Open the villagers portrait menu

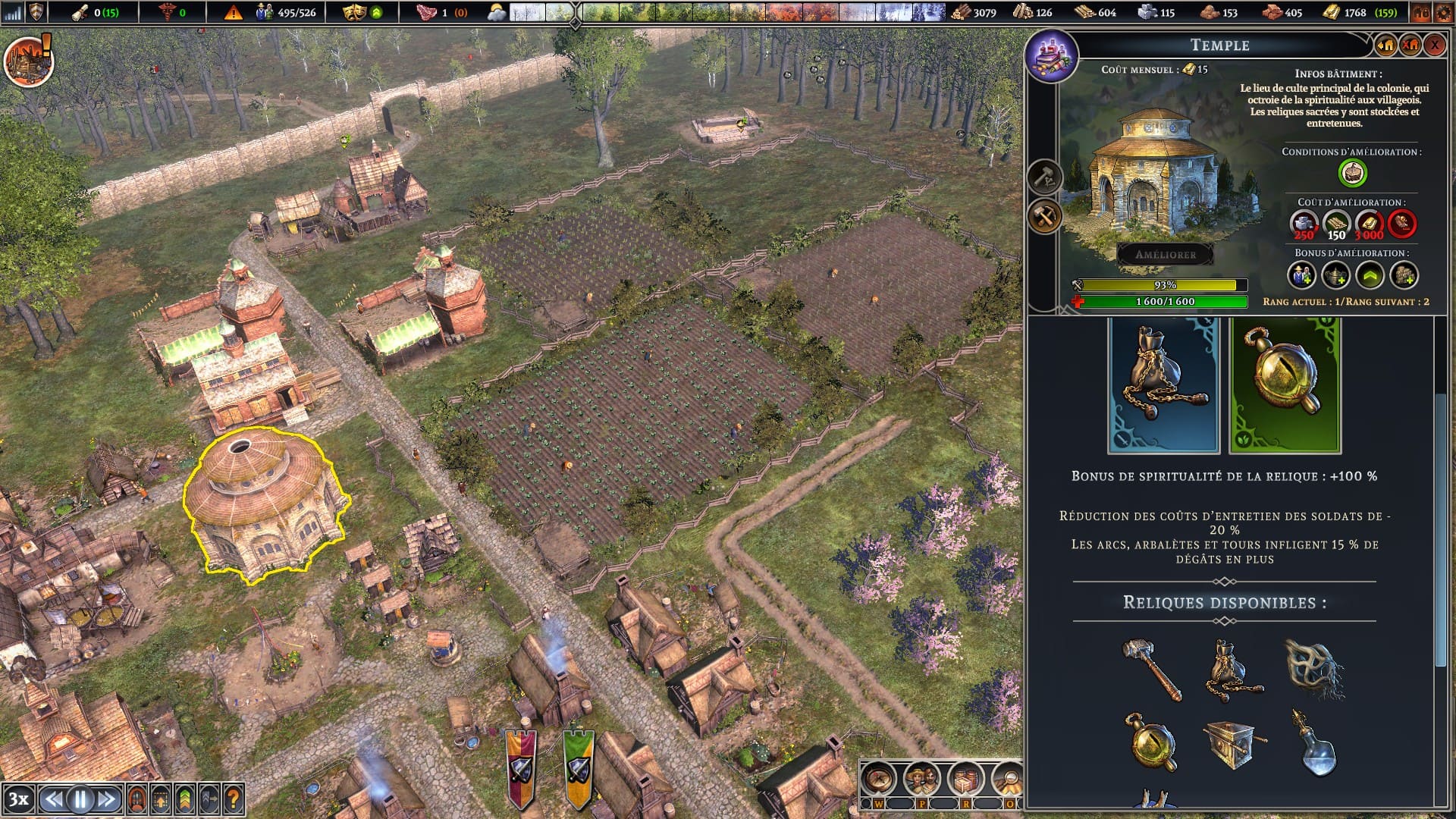(x=922, y=779)
